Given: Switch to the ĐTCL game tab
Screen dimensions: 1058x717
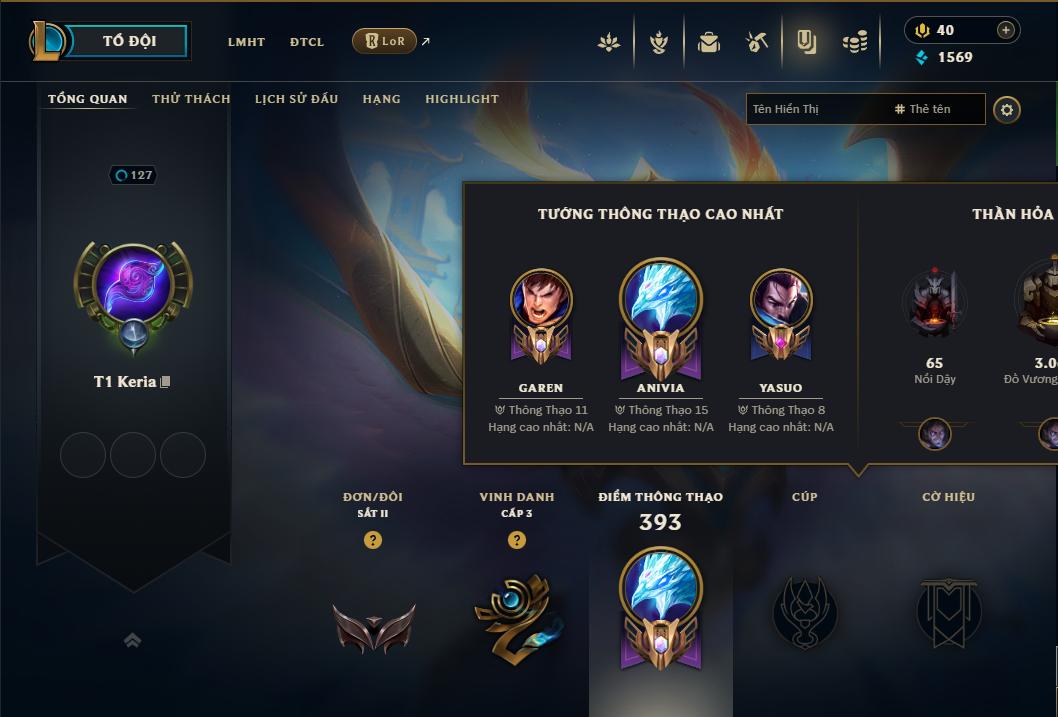Looking at the screenshot, I should pyautogui.click(x=307, y=42).
